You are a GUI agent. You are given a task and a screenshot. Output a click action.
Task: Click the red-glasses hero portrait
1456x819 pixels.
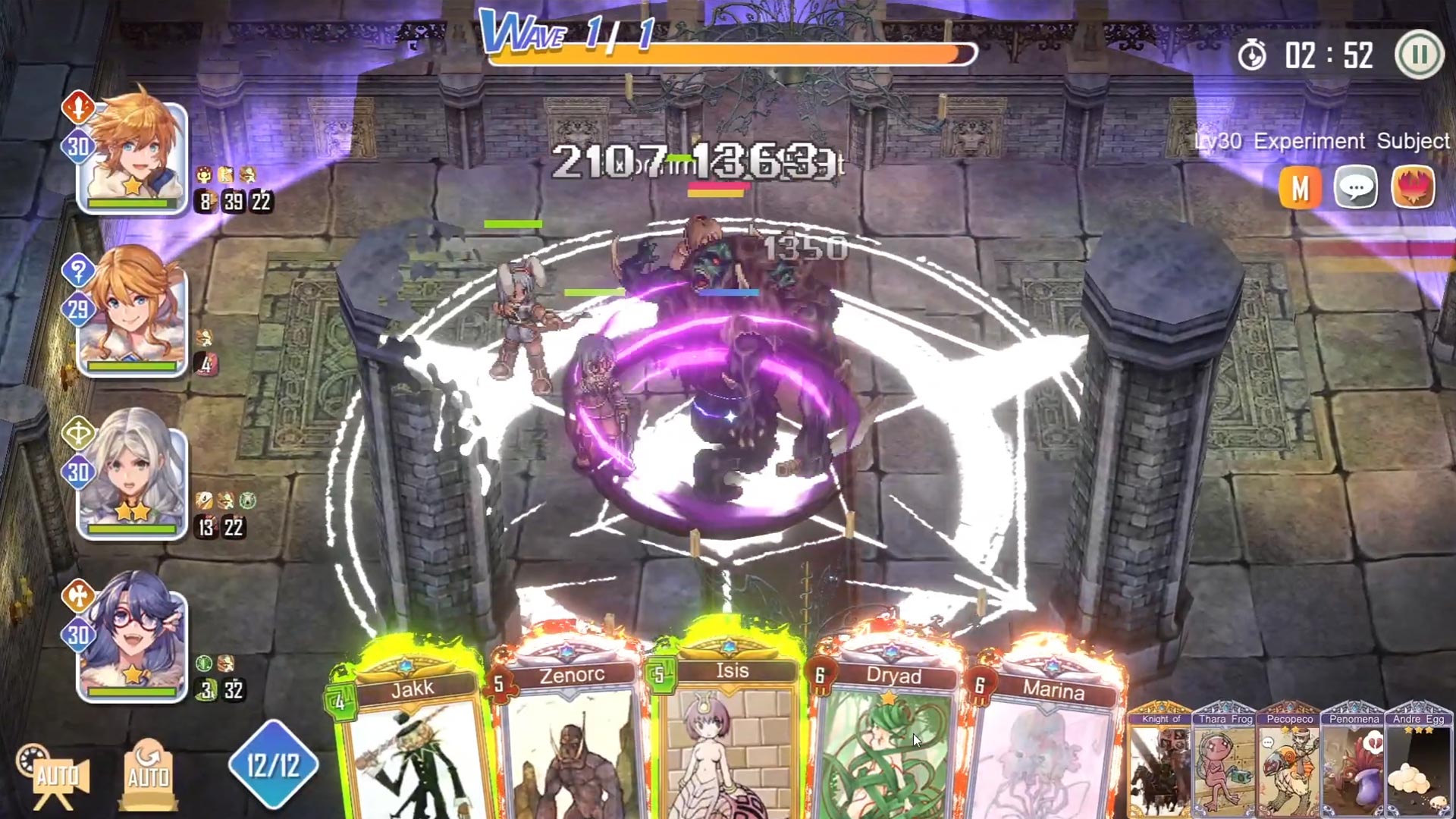[x=133, y=648]
